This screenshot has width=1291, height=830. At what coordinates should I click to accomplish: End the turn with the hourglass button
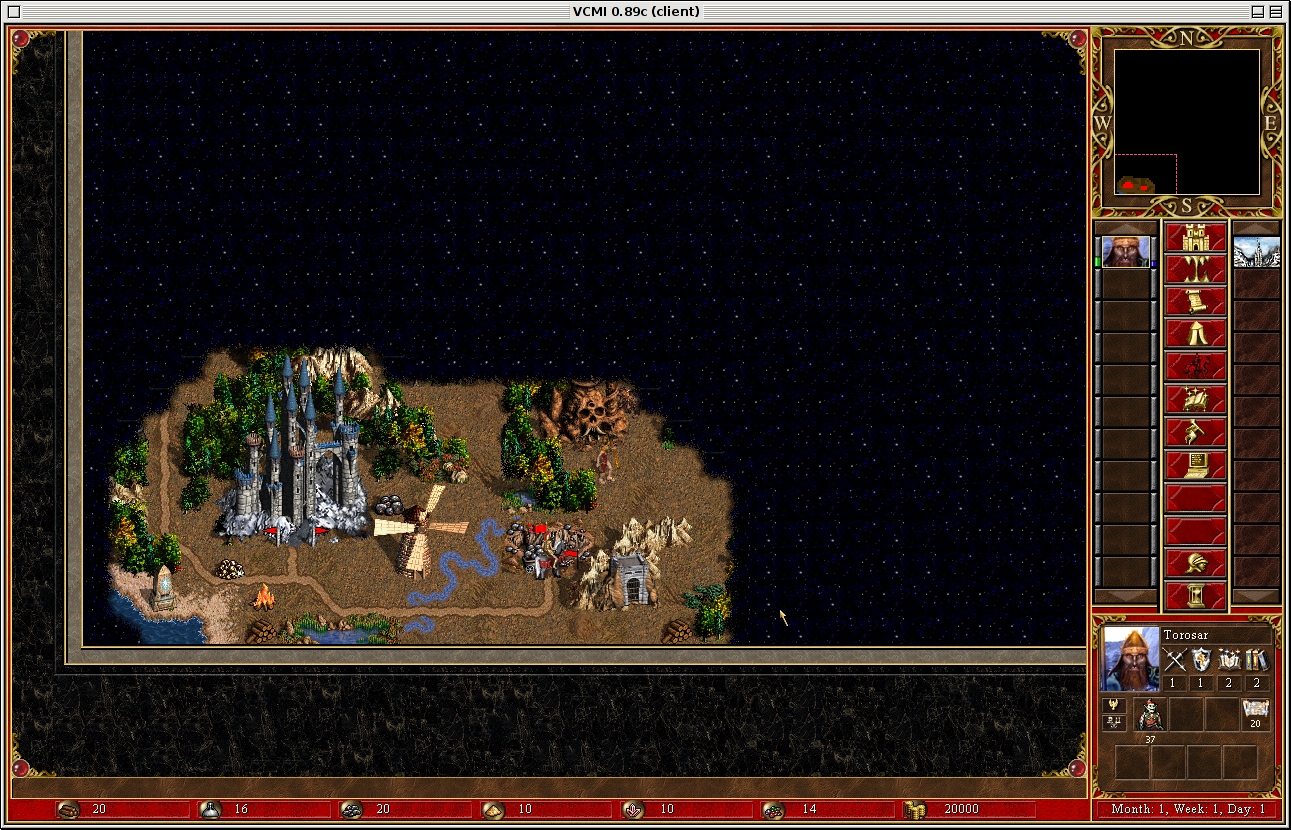tap(1196, 596)
